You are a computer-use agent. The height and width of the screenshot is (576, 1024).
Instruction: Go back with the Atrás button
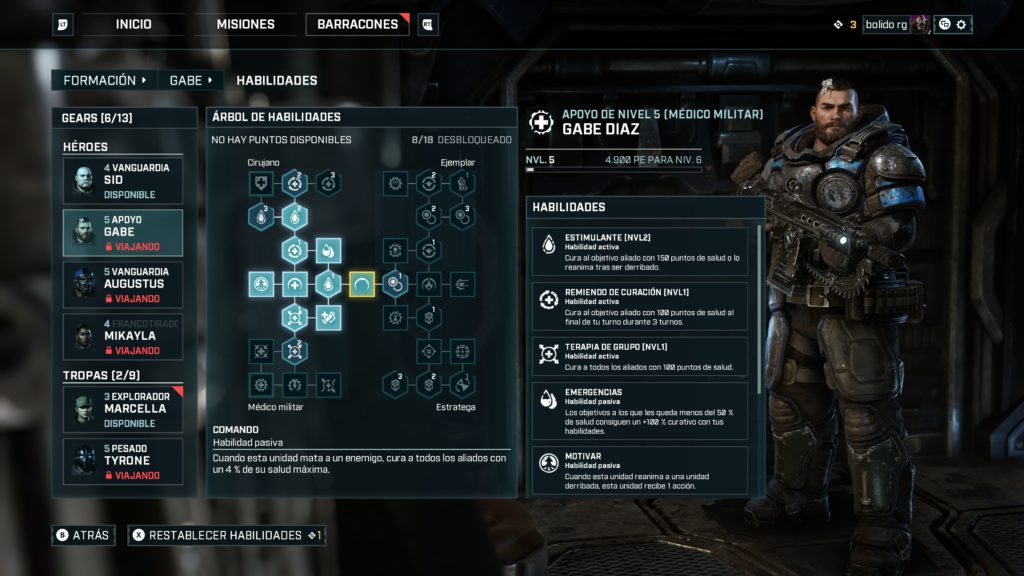click(x=82, y=535)
